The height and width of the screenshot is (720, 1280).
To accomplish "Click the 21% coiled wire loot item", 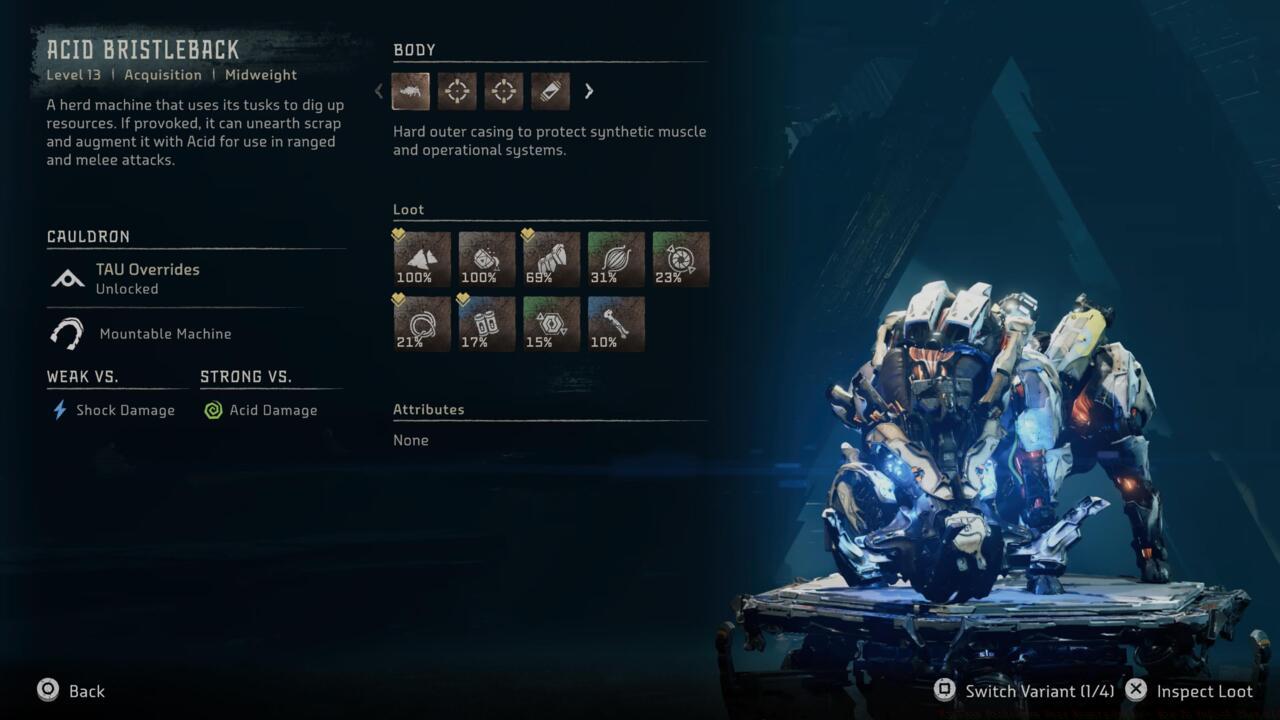I will coord(420,323).
